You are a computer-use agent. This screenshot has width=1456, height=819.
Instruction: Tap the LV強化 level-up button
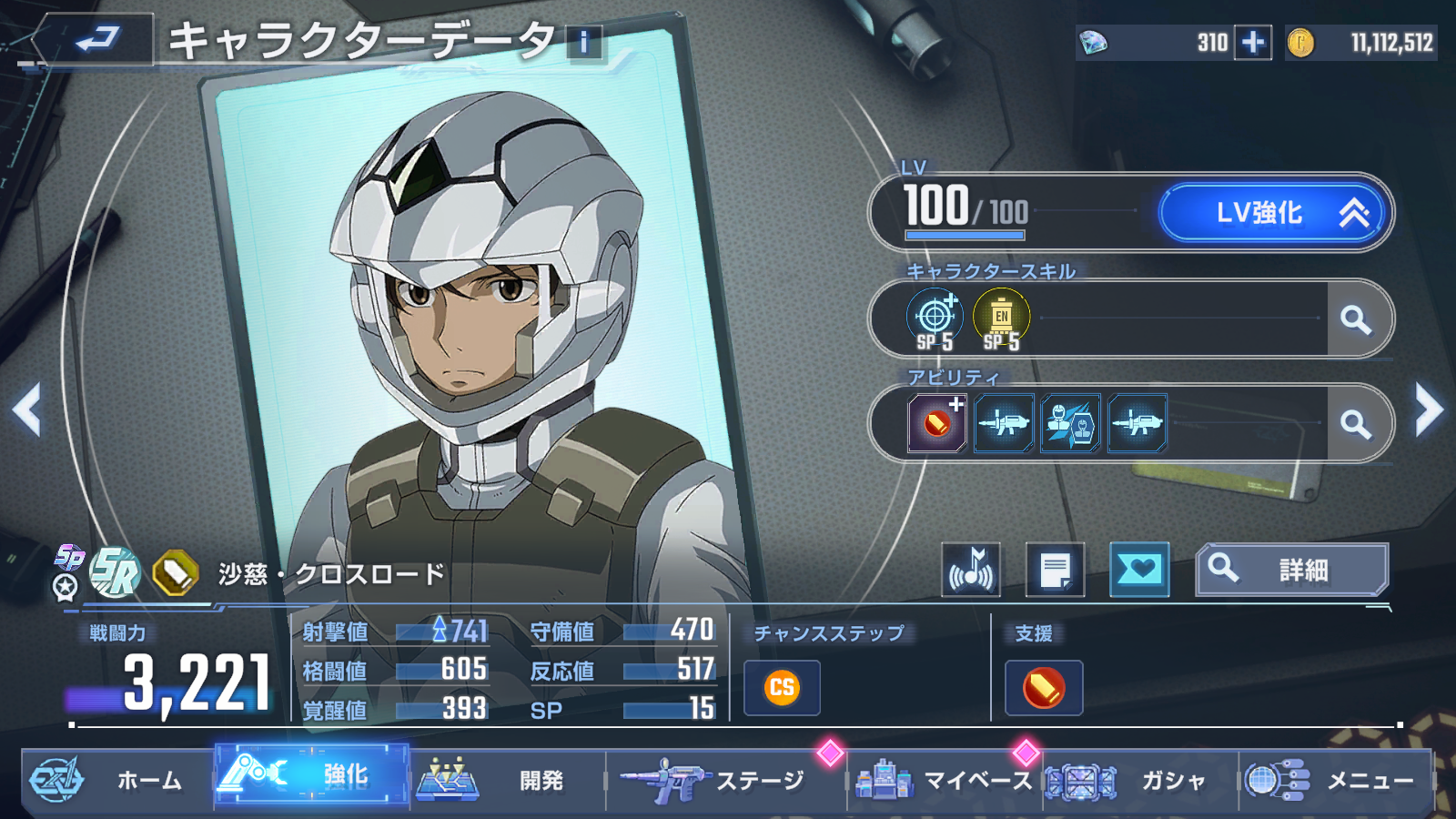pos(1273,213)
